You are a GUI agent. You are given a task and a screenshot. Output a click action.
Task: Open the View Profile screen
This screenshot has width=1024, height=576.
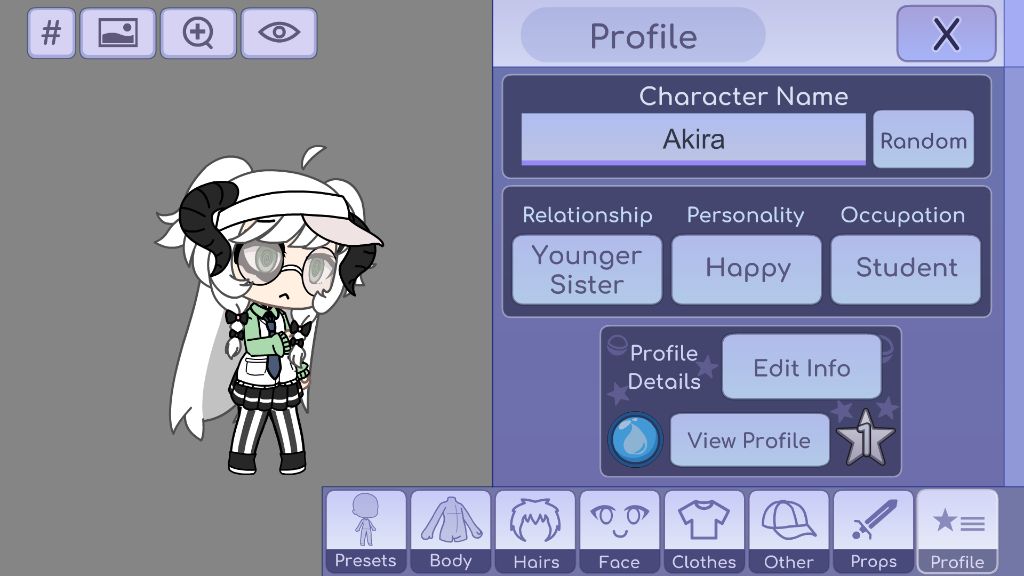click(749, 440)
